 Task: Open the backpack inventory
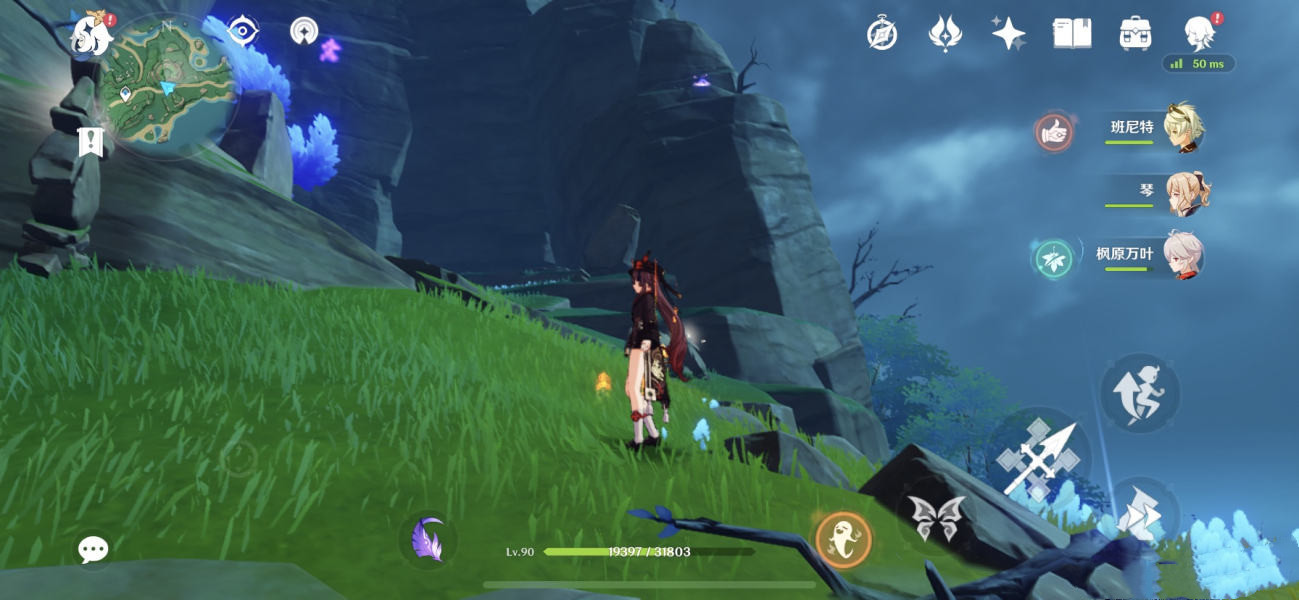pyautogui.click(x=1135, y=34)
